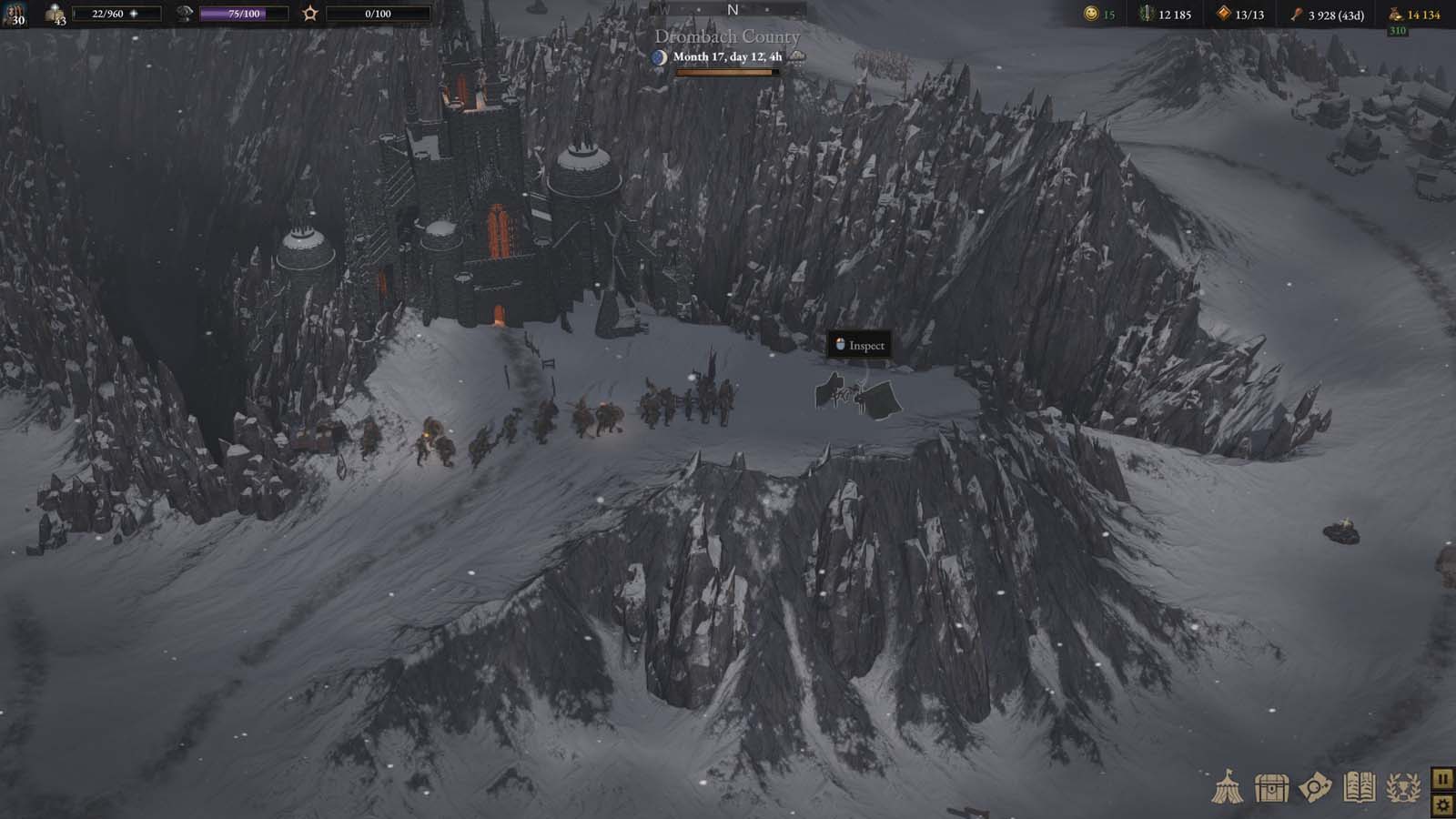Screen dimensions: 1456x819
Task: Open the party portrait showing level 30
Action: point(16,16)
